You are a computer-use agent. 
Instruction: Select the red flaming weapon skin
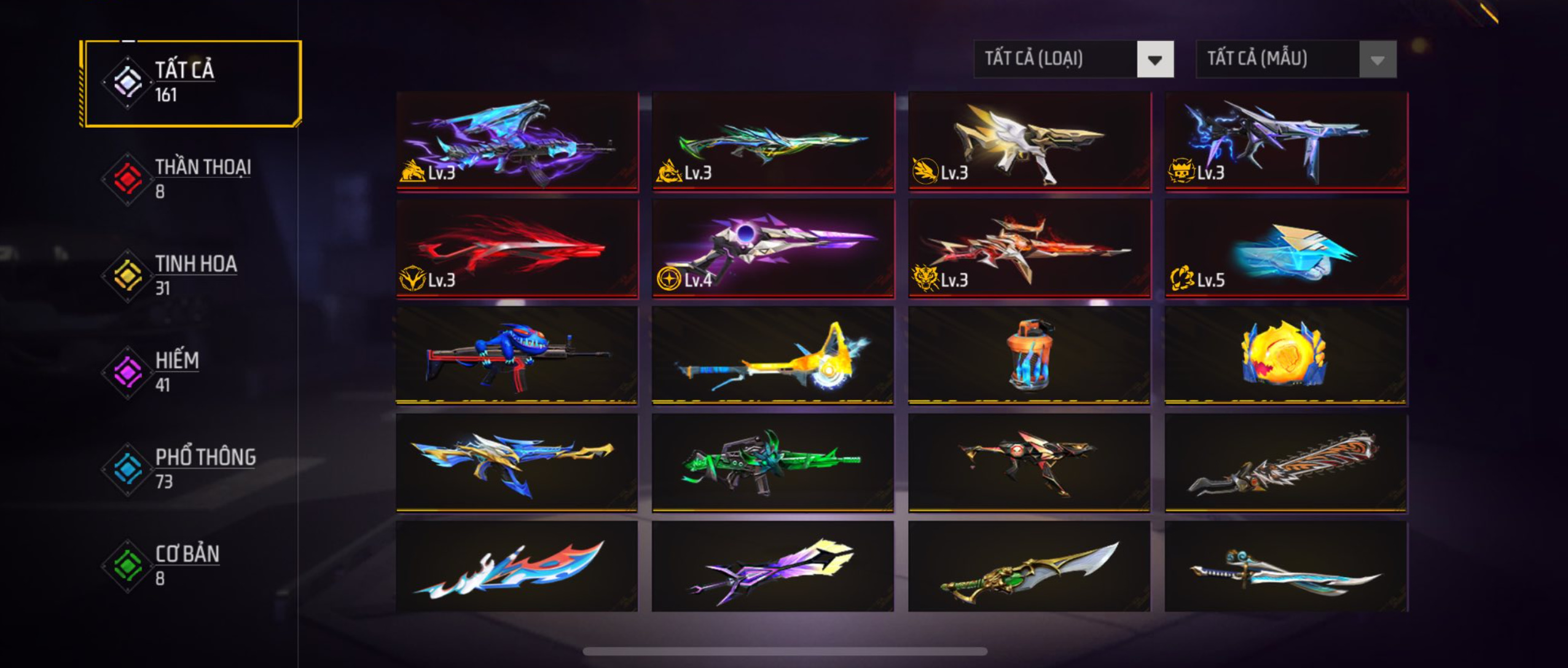517,249
